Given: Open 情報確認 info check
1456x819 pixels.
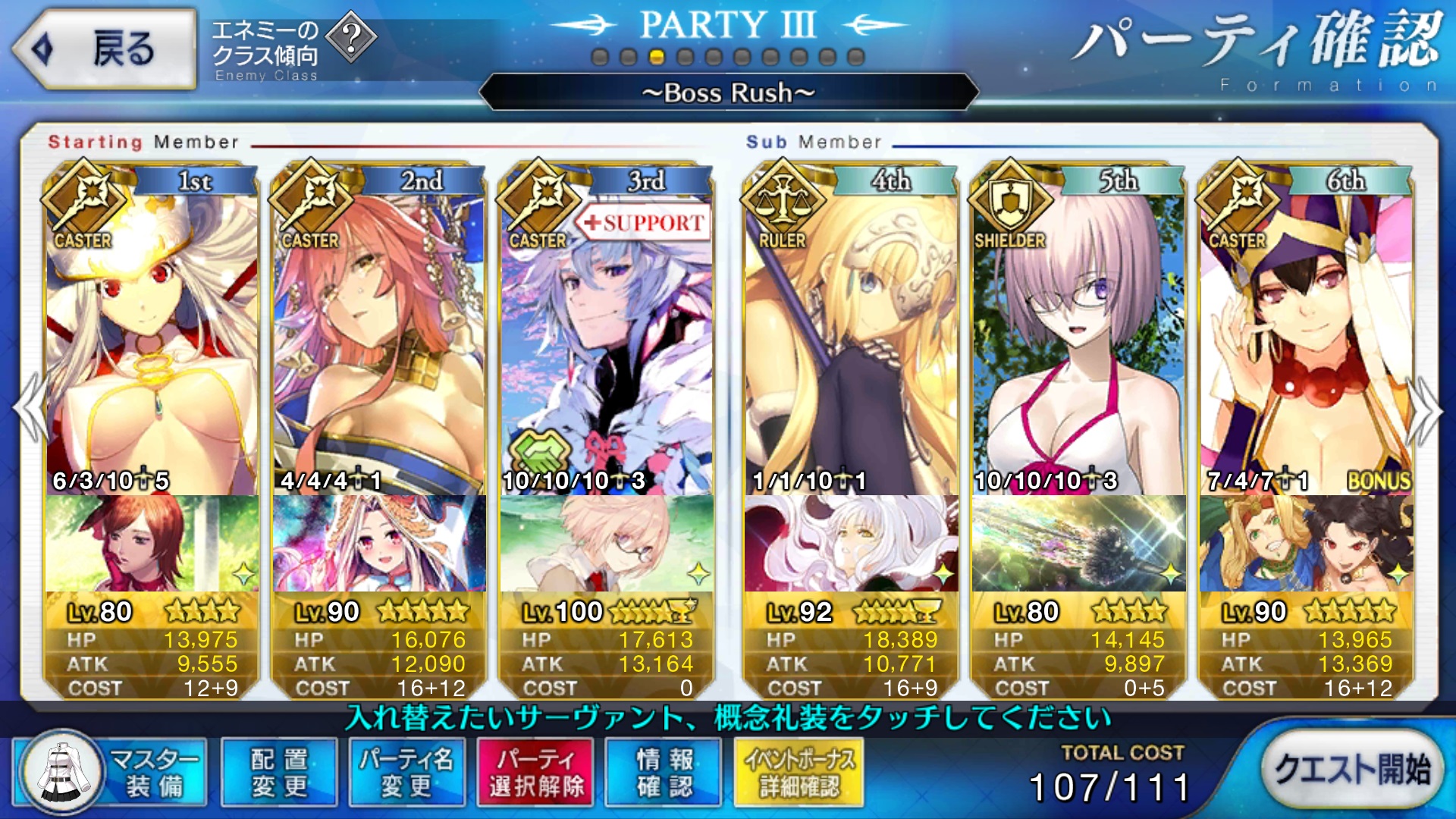Looking at the screenshot, I should tap(664, 772).
